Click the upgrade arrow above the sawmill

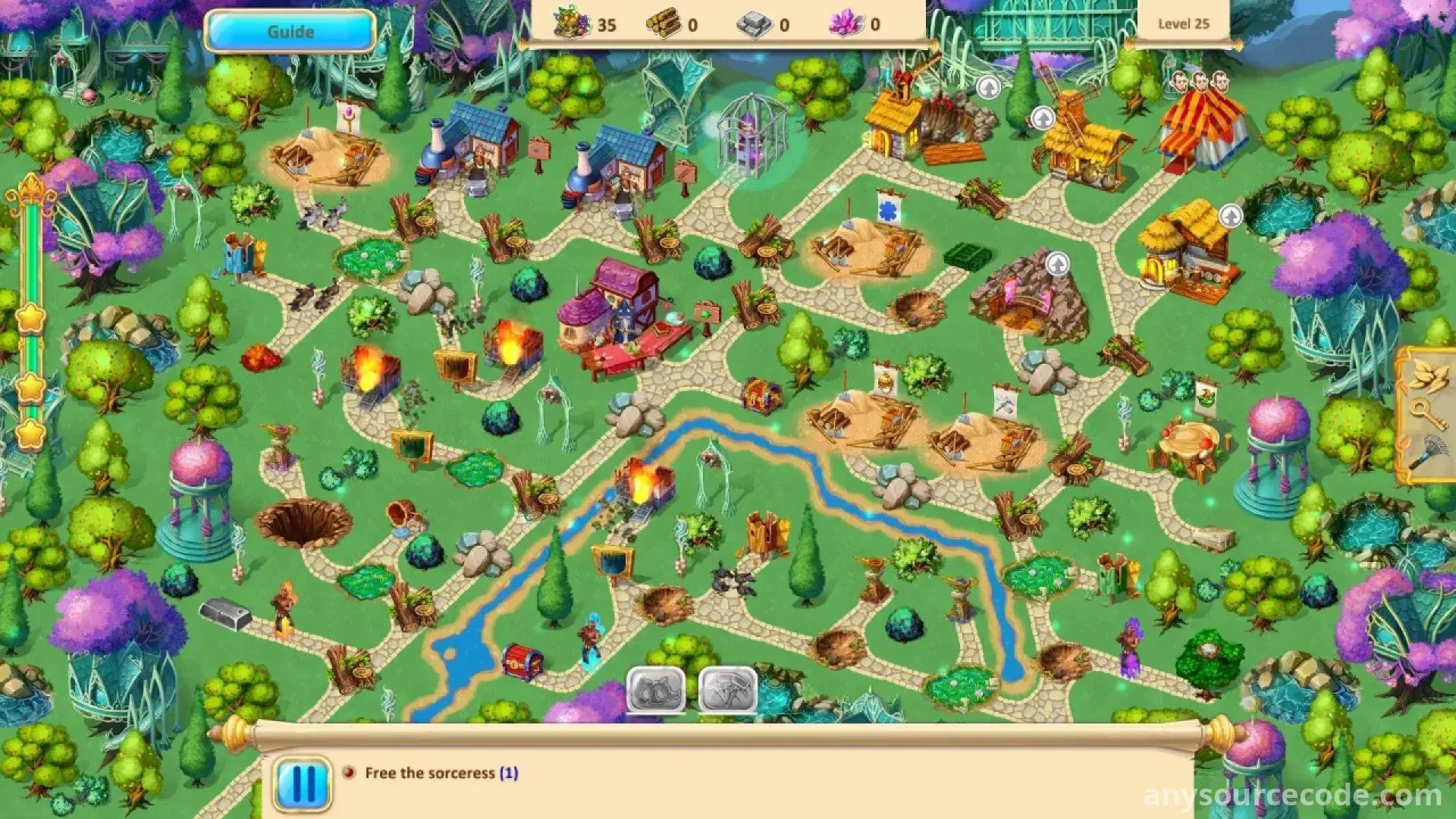988,88
